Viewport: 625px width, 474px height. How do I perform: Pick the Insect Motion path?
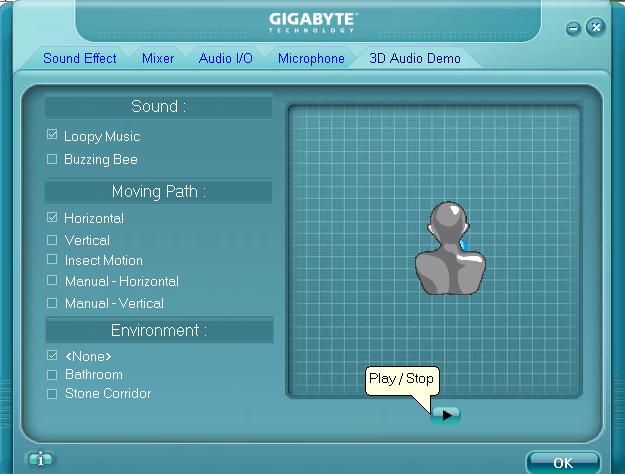pyautogui.click(x=52, y=260)
